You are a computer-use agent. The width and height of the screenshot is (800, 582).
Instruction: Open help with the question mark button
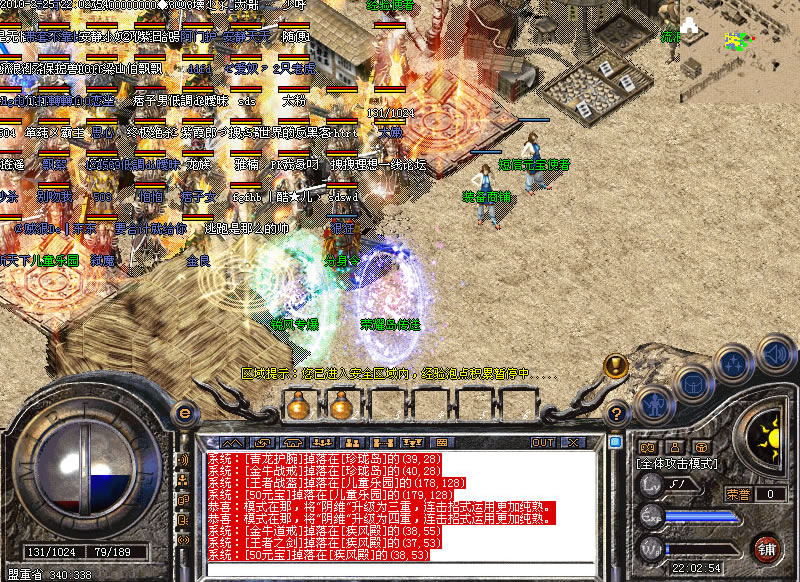click(618, 411)
